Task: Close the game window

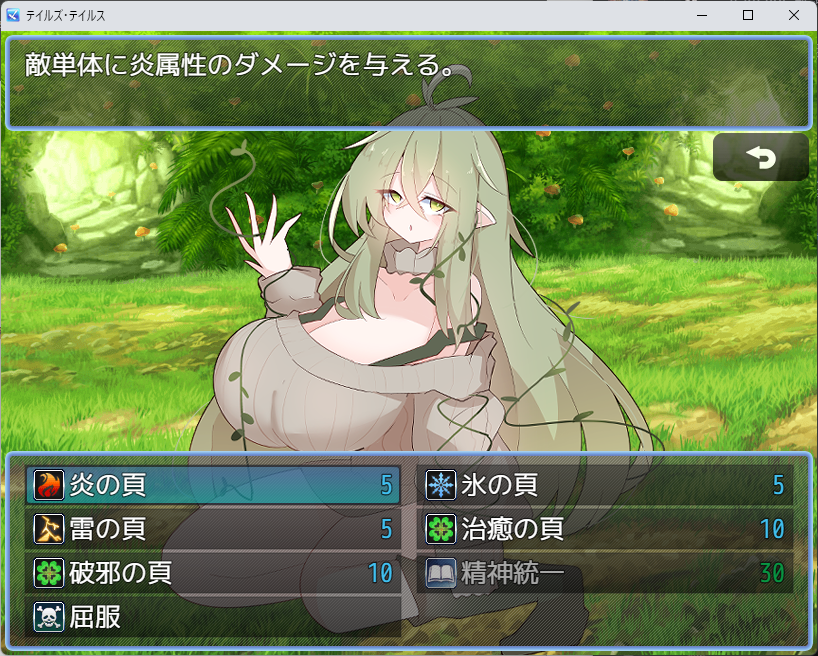Action: pos(794,15)
